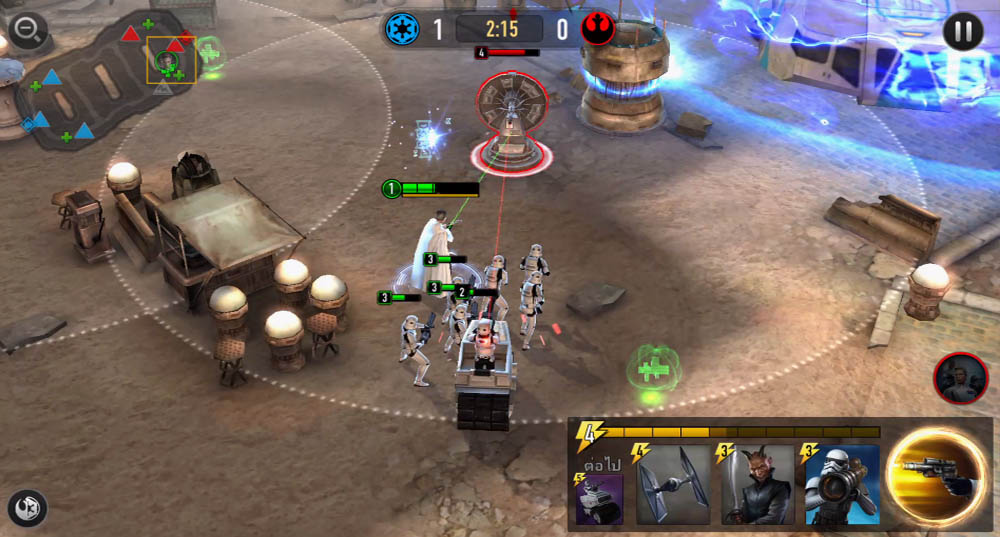The width and height of the screenshot is (1000, 537).
Task: Select the TIE Fighter card
Action: tap(672, 485)
